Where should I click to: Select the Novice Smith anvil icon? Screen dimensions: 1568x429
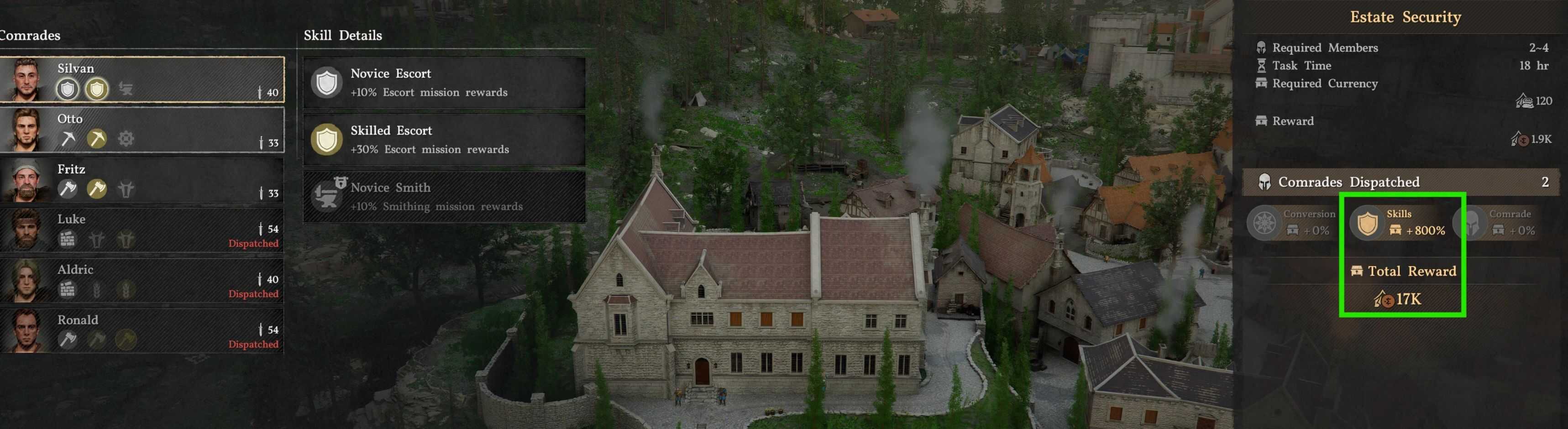point(327,196)
